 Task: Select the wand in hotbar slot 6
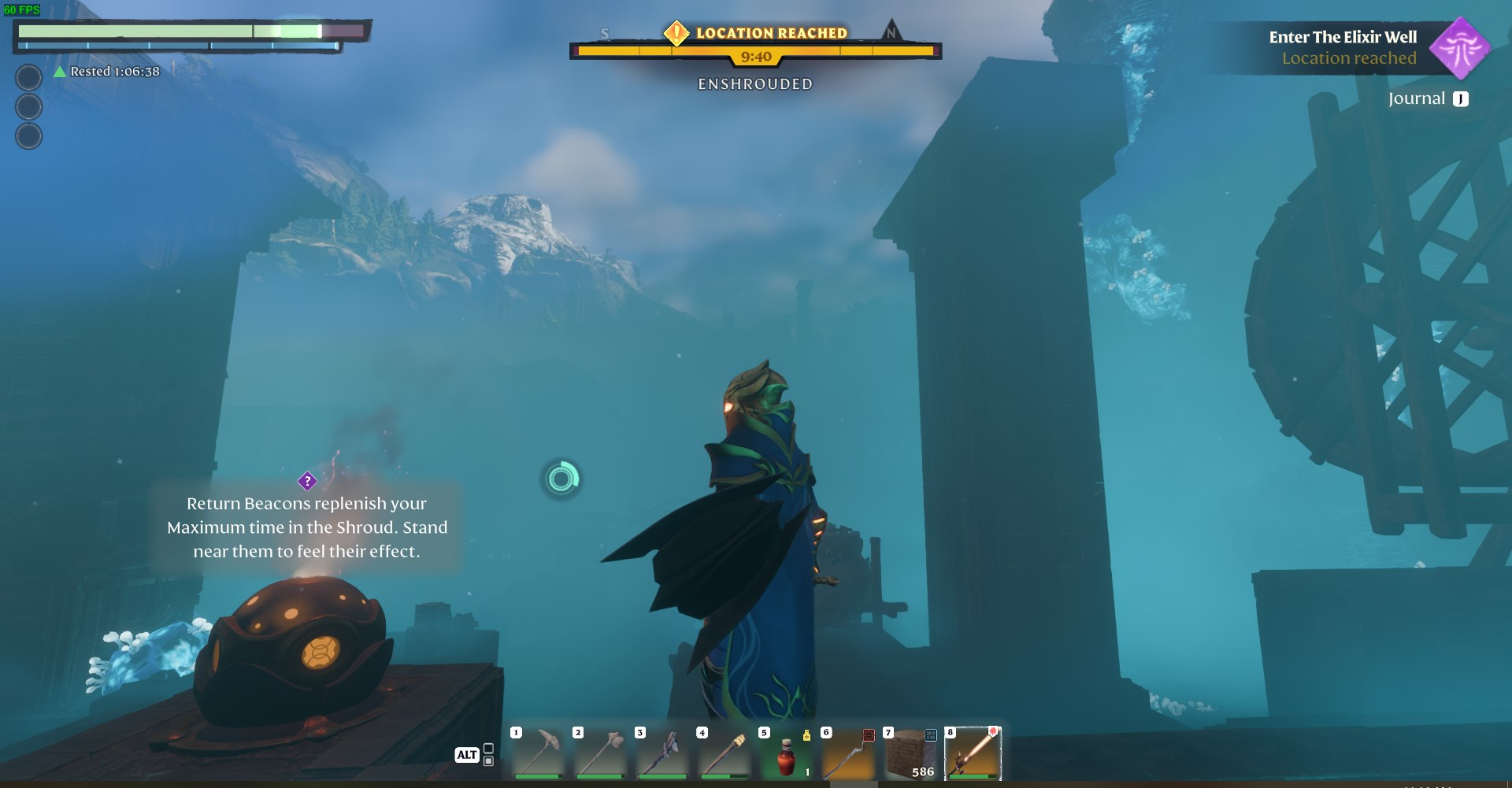(847, 753)
